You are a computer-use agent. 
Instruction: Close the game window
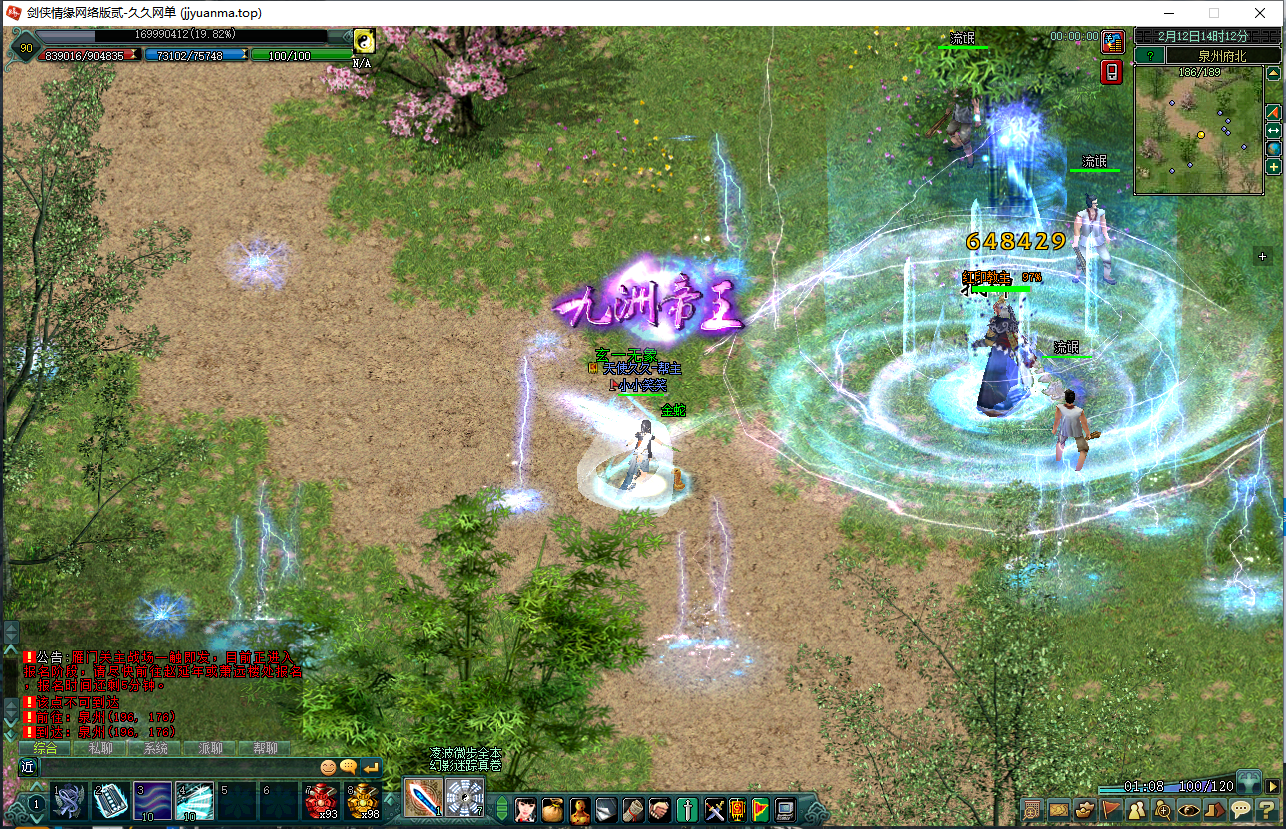(1260, 13)
